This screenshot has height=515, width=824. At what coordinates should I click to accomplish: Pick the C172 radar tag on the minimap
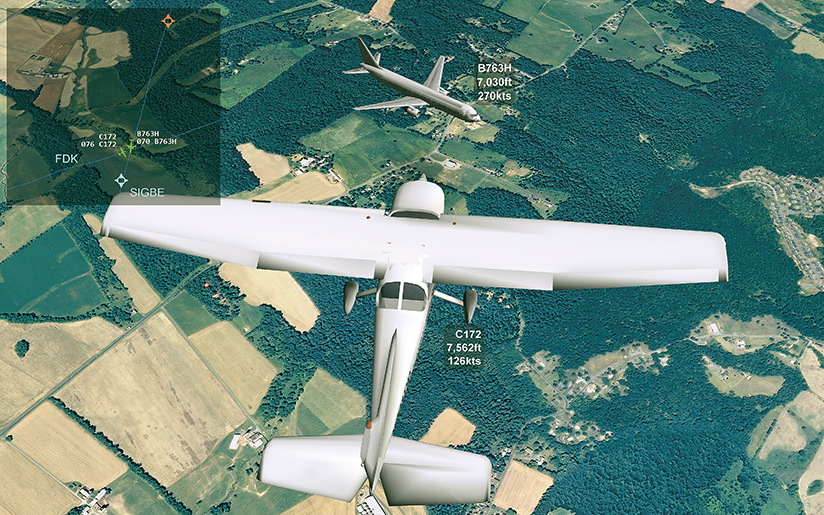(x=100, y=140)
